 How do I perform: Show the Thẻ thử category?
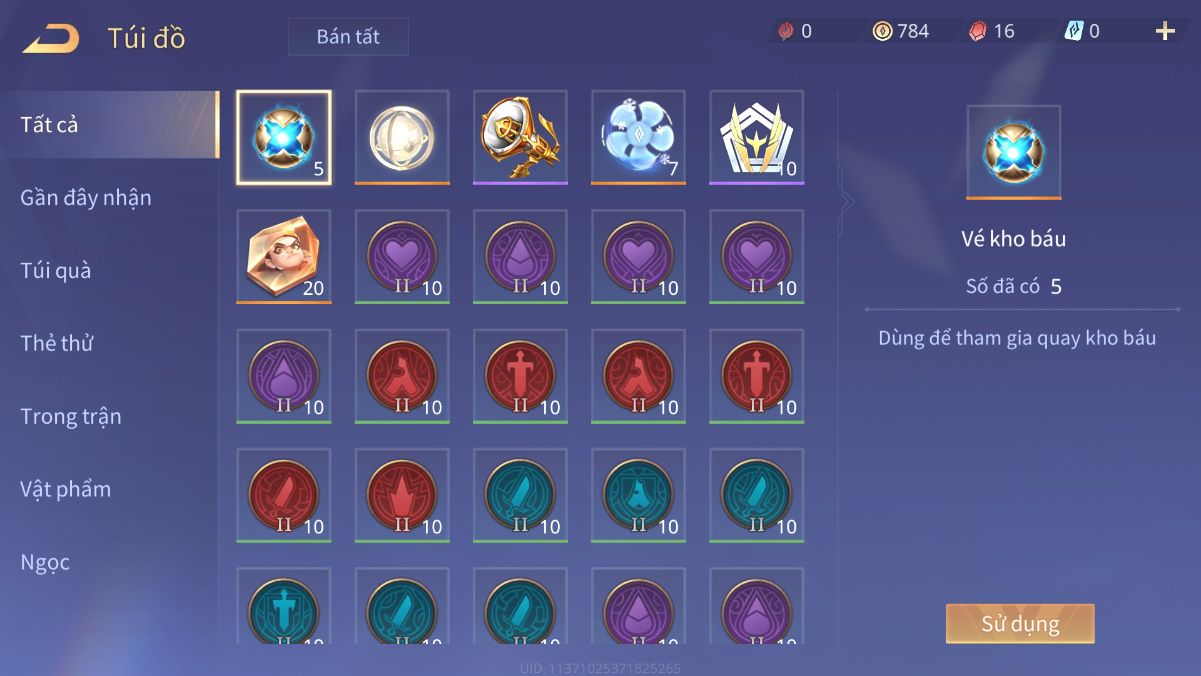tap(57, 343)
